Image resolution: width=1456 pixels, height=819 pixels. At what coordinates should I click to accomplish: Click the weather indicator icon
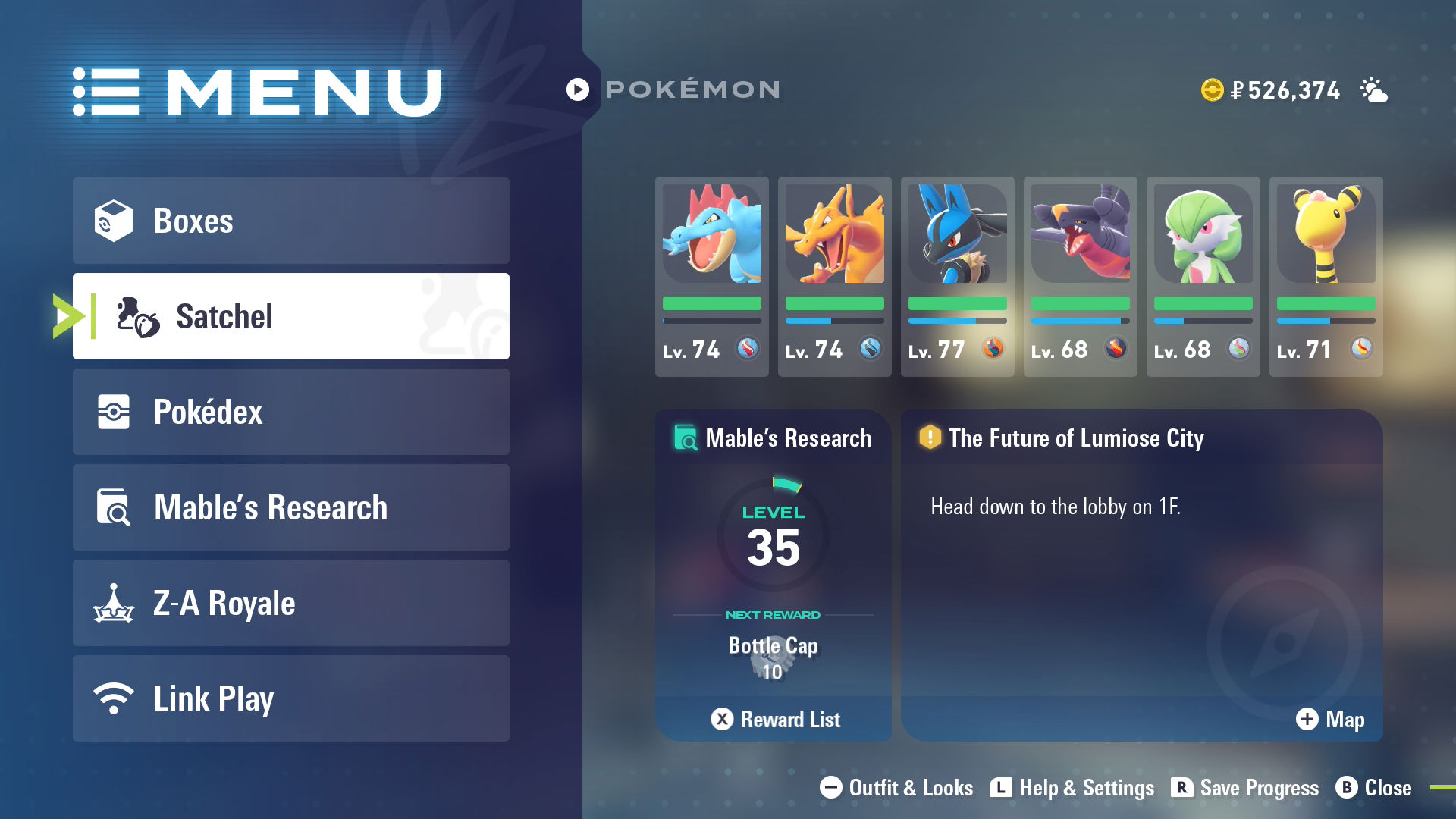(1374, 90)
